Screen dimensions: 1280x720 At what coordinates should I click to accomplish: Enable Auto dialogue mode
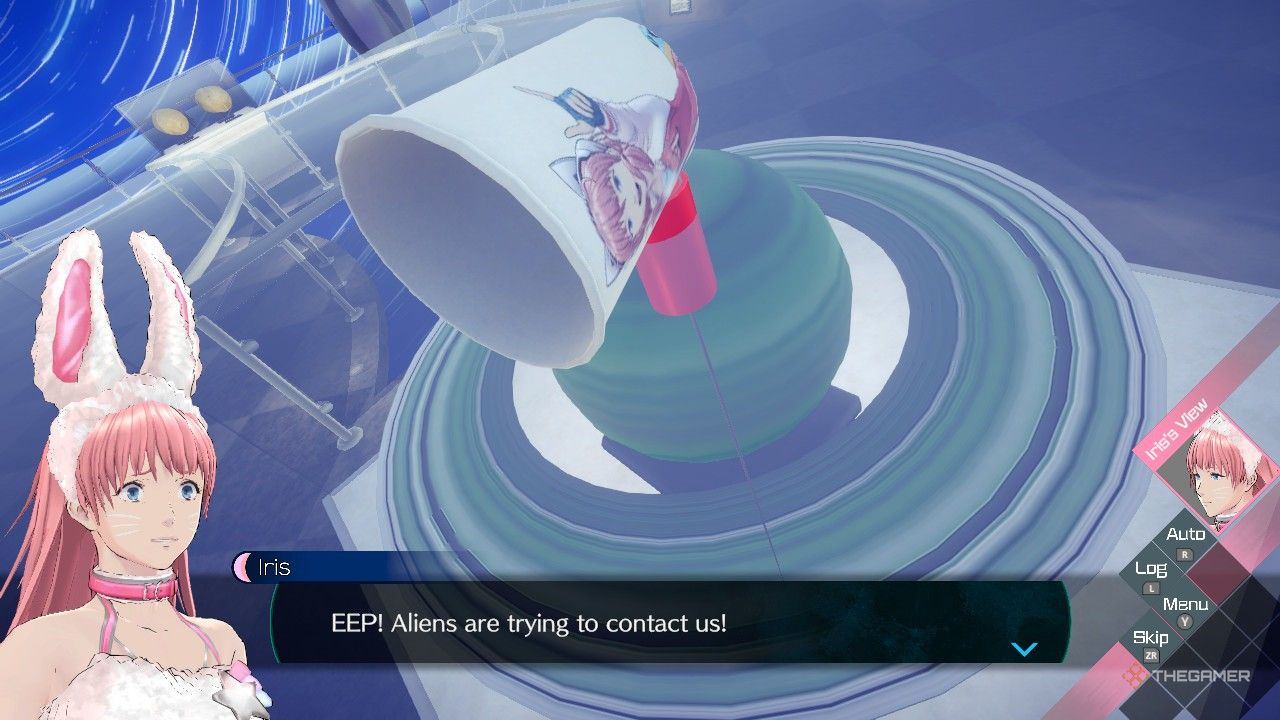(1186, 534)
